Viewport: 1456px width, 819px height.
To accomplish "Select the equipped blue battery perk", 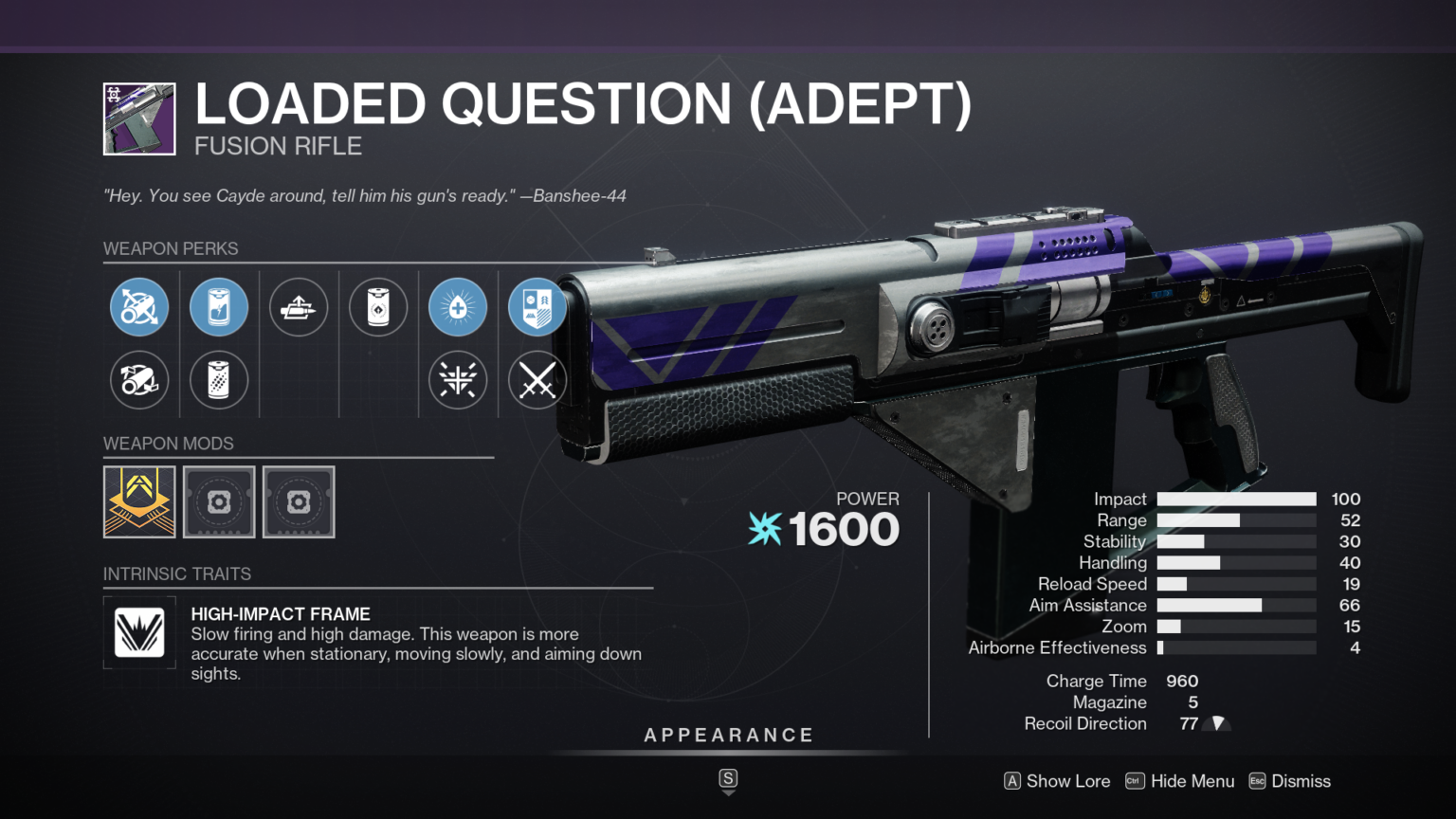I will (219, 306).
